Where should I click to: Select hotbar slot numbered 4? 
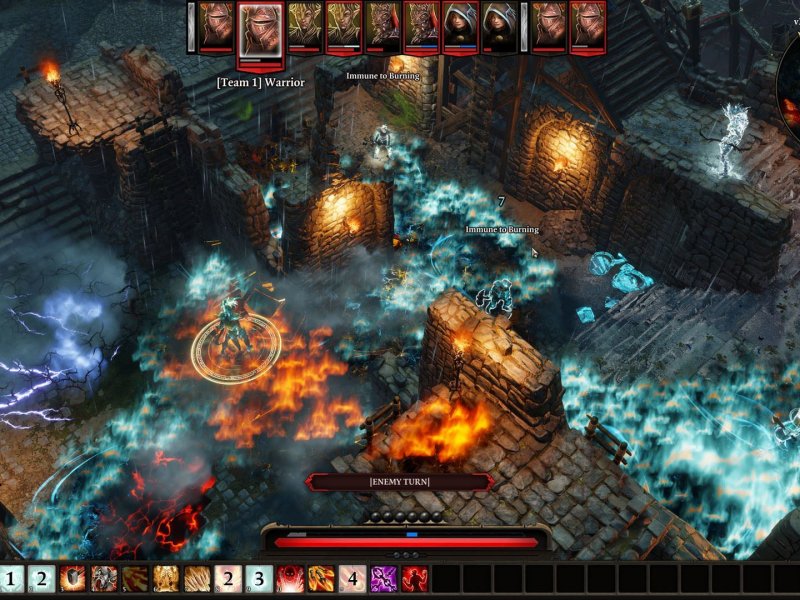tap(352, 579)
